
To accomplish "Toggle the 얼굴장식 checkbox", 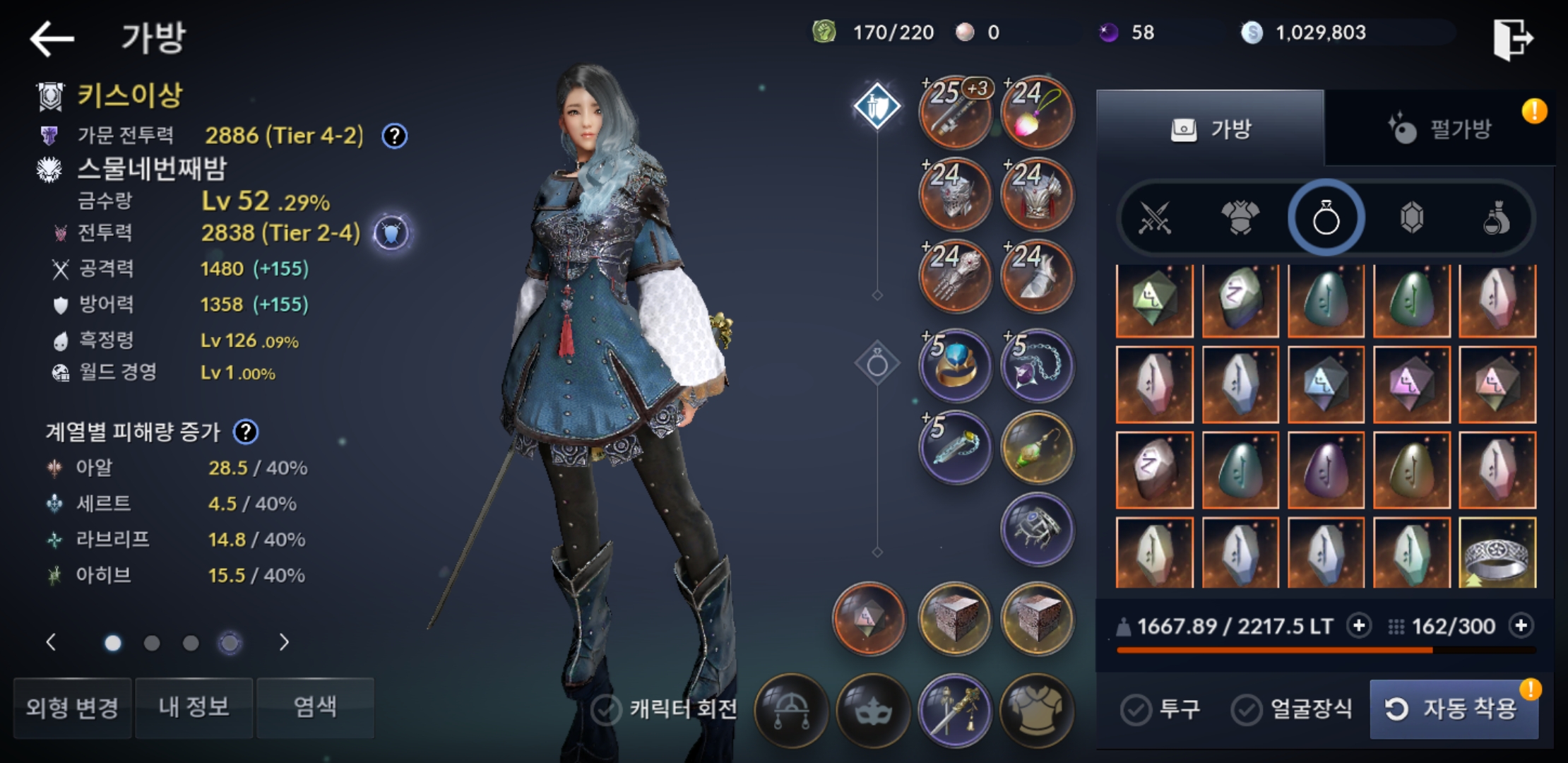I will (1247, 709).
